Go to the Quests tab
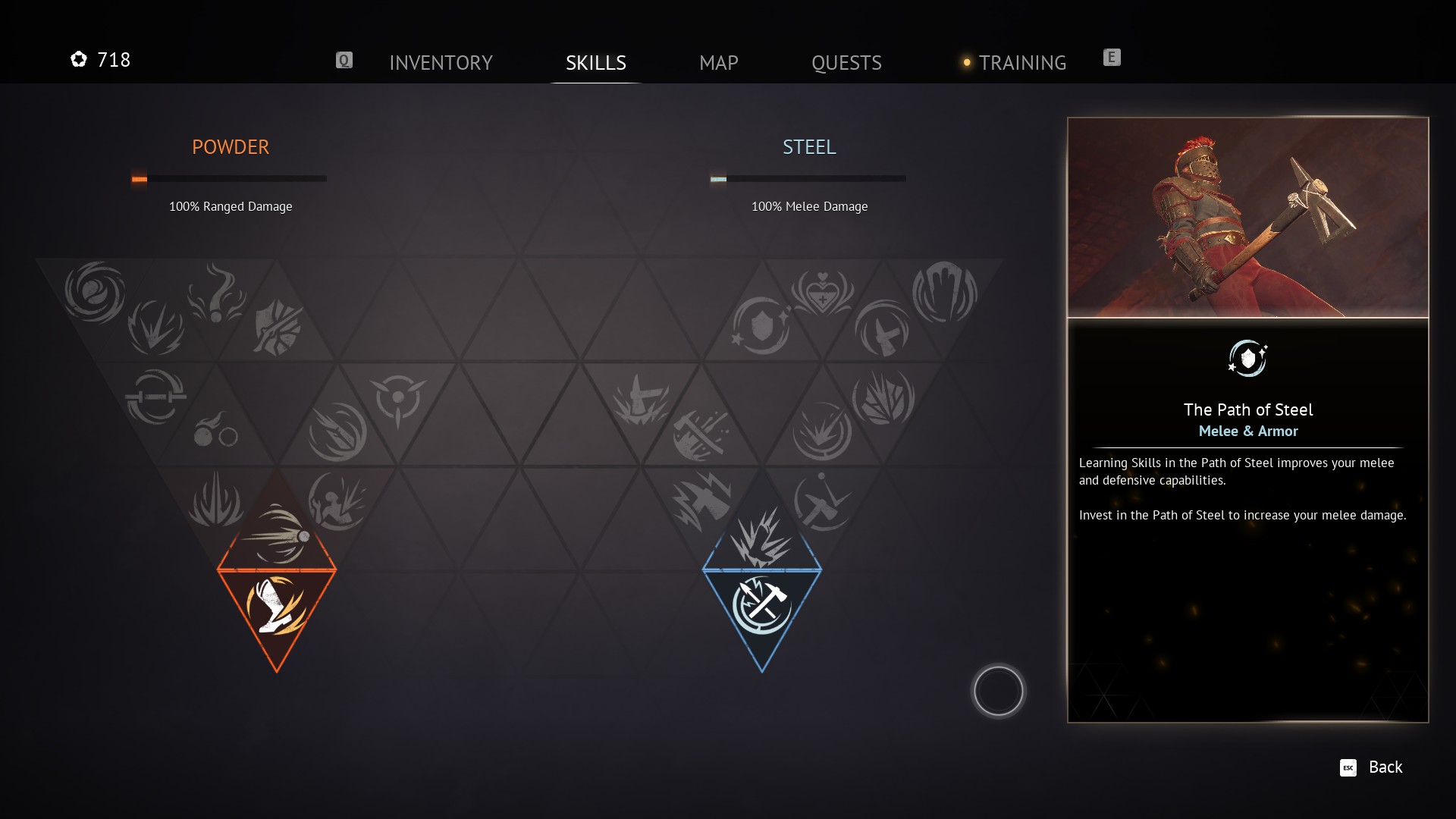 [846, 62]
